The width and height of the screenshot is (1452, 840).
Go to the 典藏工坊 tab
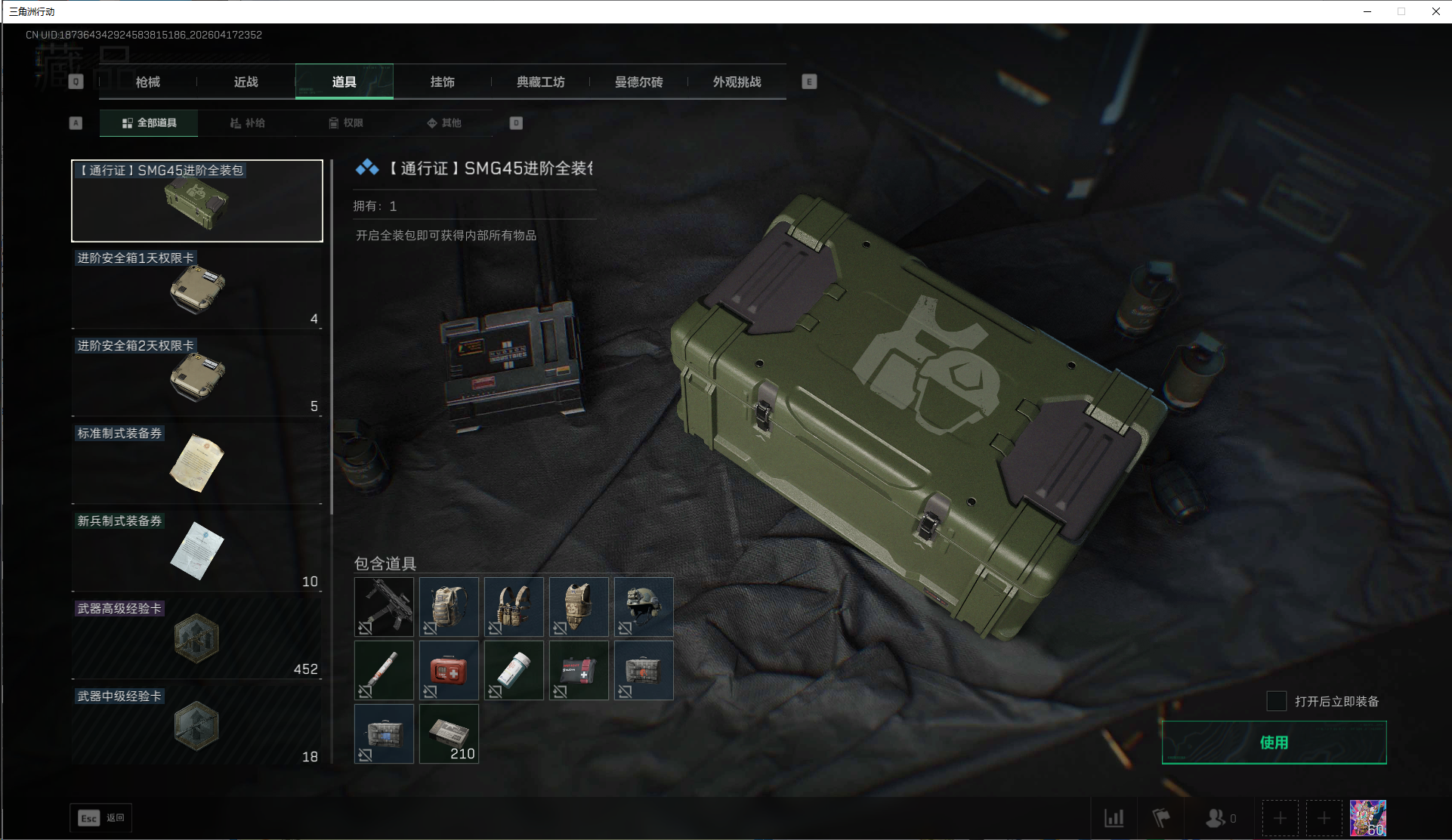541,82
